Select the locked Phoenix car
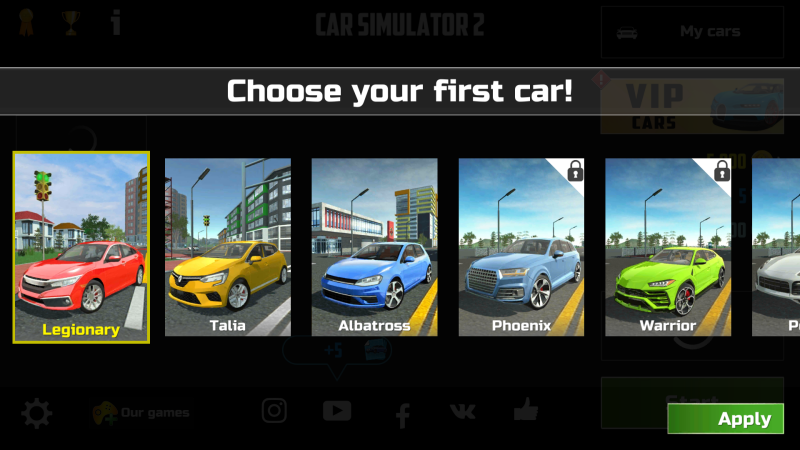This screenshot has width=800, height=450. tap(521, 247)
